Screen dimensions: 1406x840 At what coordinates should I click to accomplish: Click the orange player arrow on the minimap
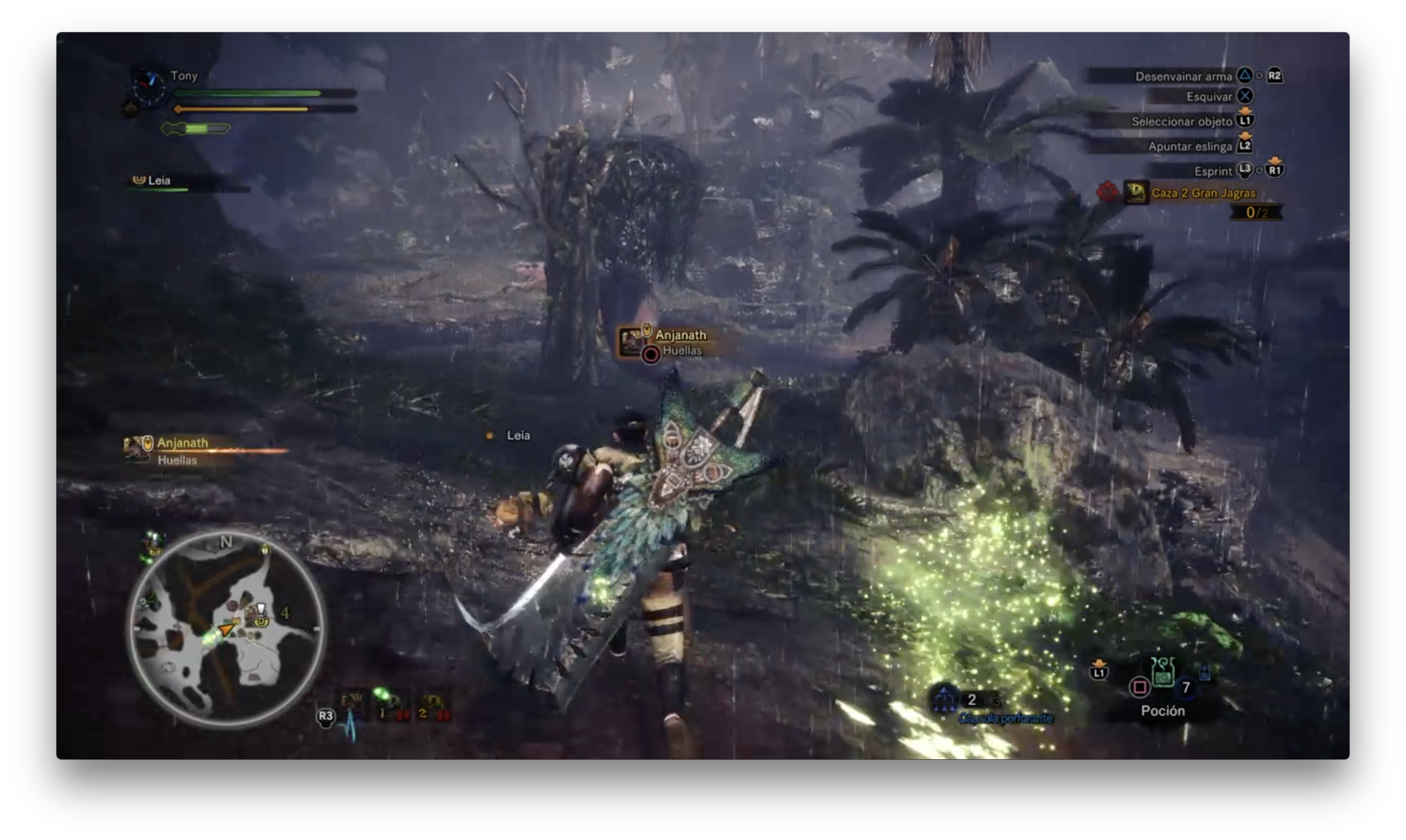click(226, 629)
